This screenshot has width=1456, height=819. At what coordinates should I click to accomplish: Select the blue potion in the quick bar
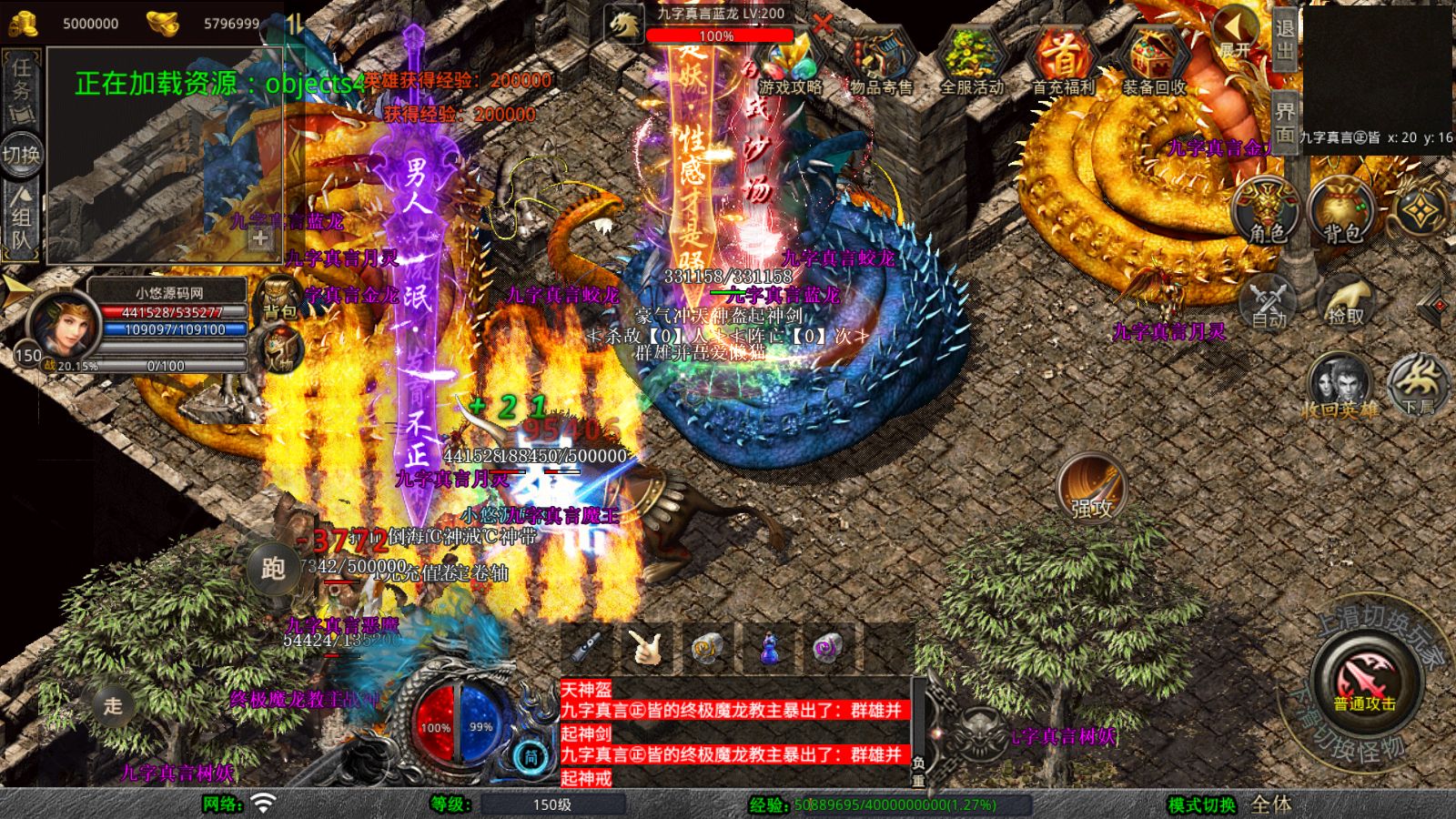point(768,648)
